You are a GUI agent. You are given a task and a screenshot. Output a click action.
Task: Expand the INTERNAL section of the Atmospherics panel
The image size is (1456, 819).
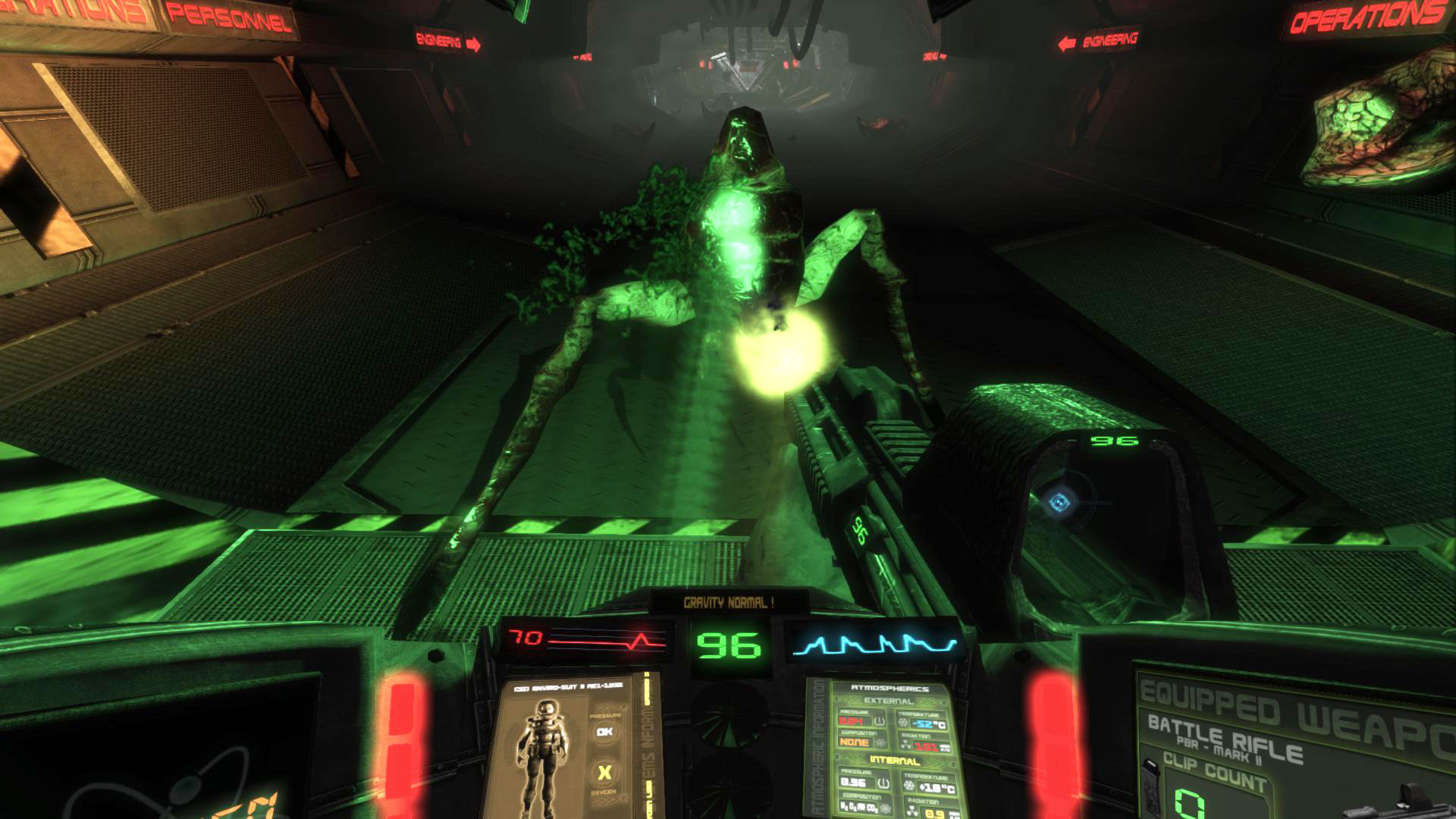pyautogui.click(x=896, y=761)
